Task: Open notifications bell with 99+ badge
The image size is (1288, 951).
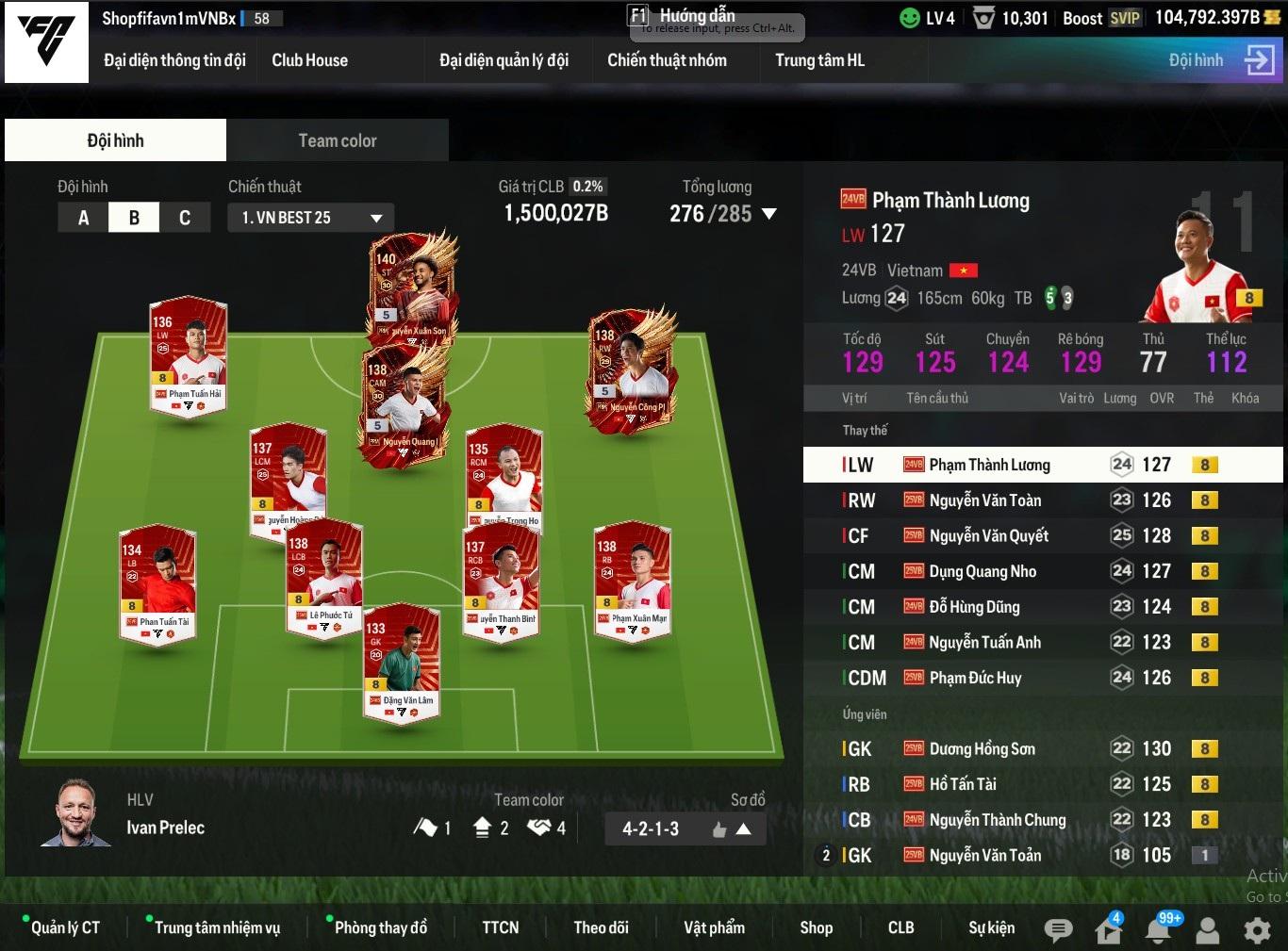Action: pos(1159,930)
